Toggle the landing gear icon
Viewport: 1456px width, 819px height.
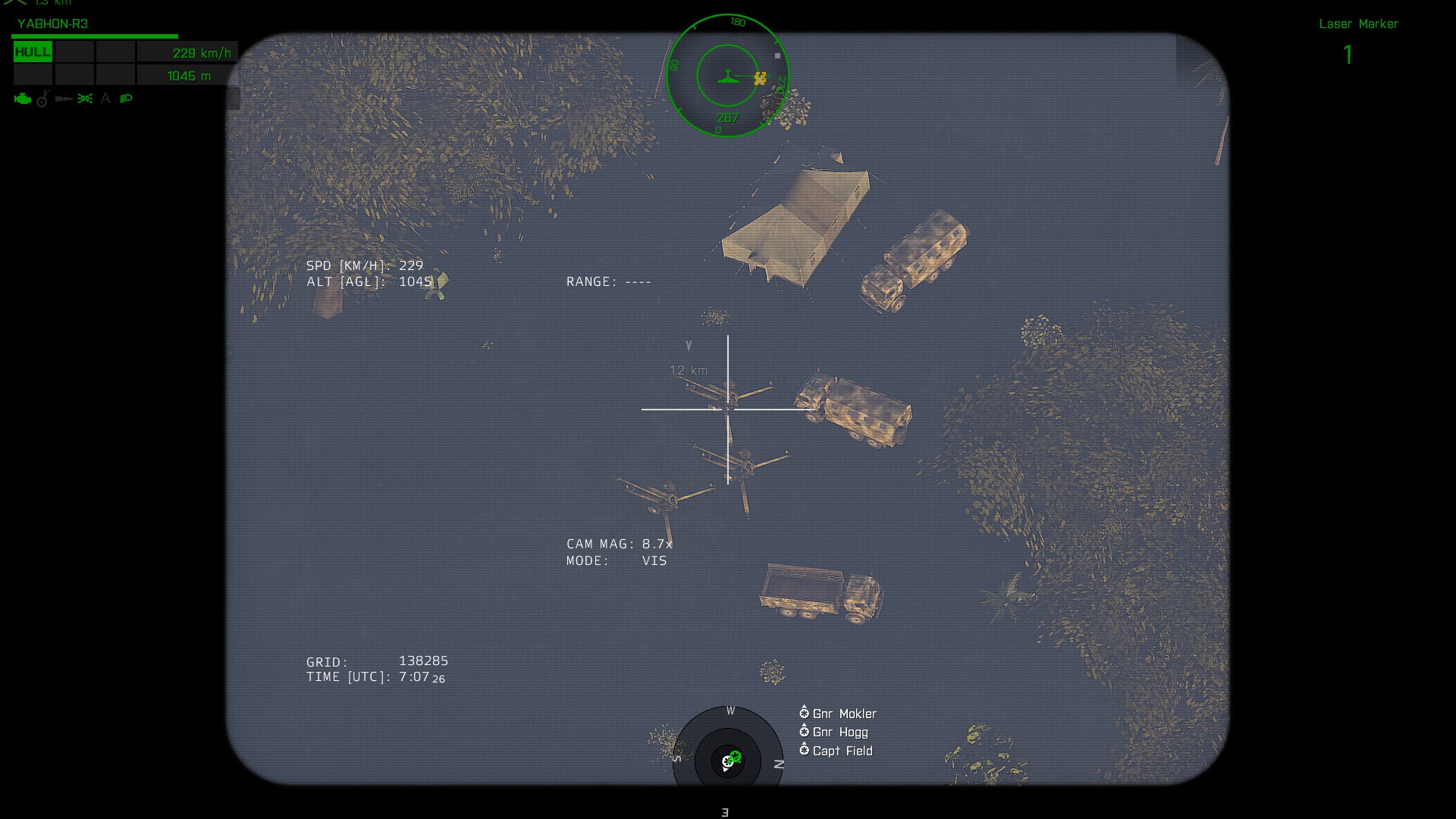point(43,99)
